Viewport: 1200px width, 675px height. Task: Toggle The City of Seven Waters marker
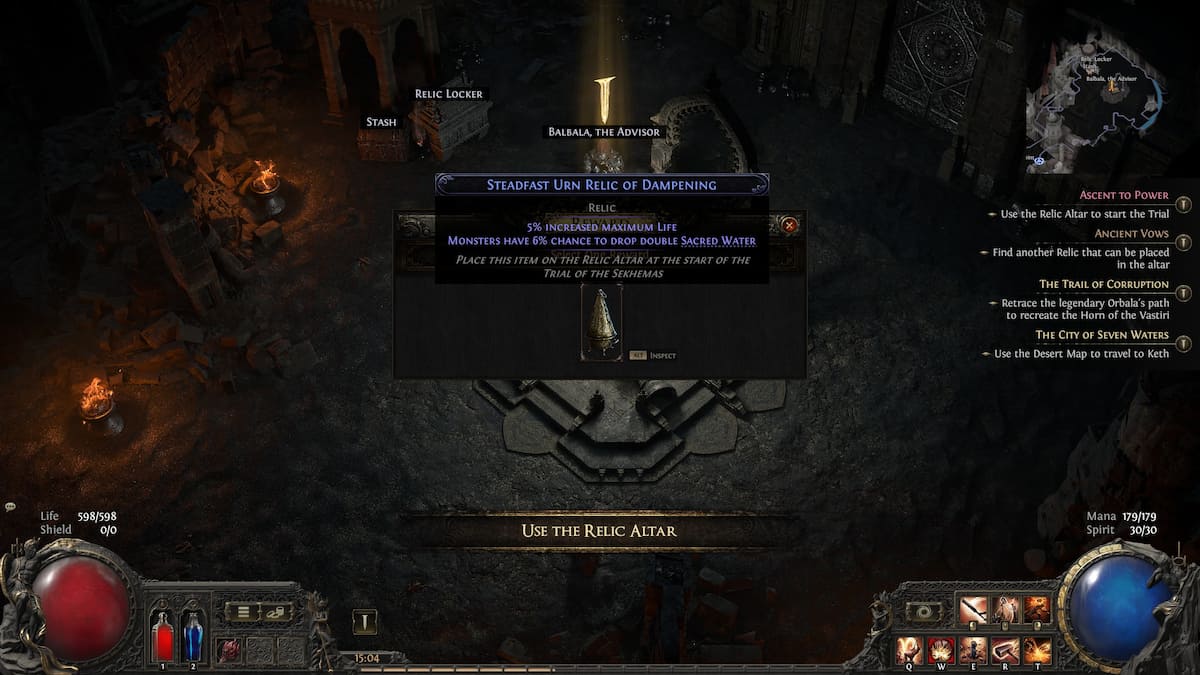tap(1183, 344)
